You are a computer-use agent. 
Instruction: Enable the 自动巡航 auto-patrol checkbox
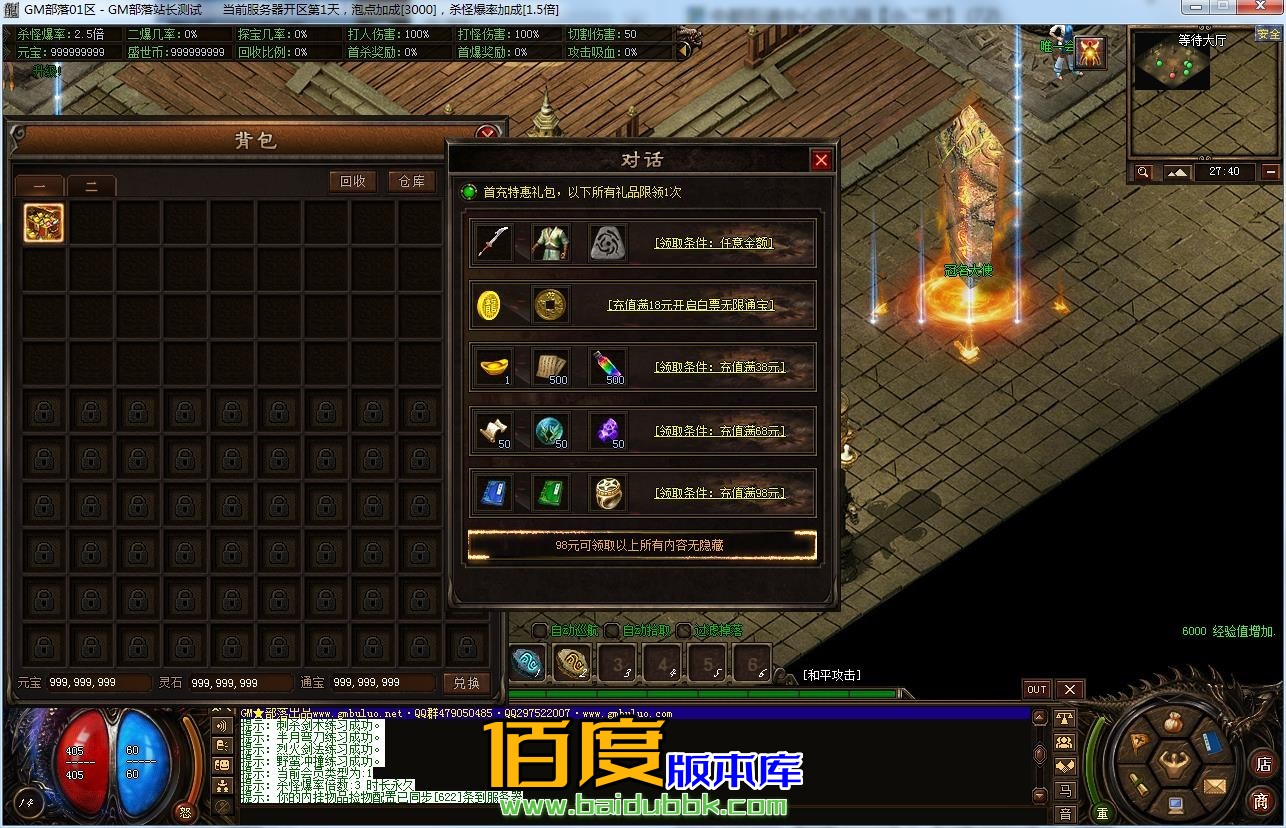(538, 631)
